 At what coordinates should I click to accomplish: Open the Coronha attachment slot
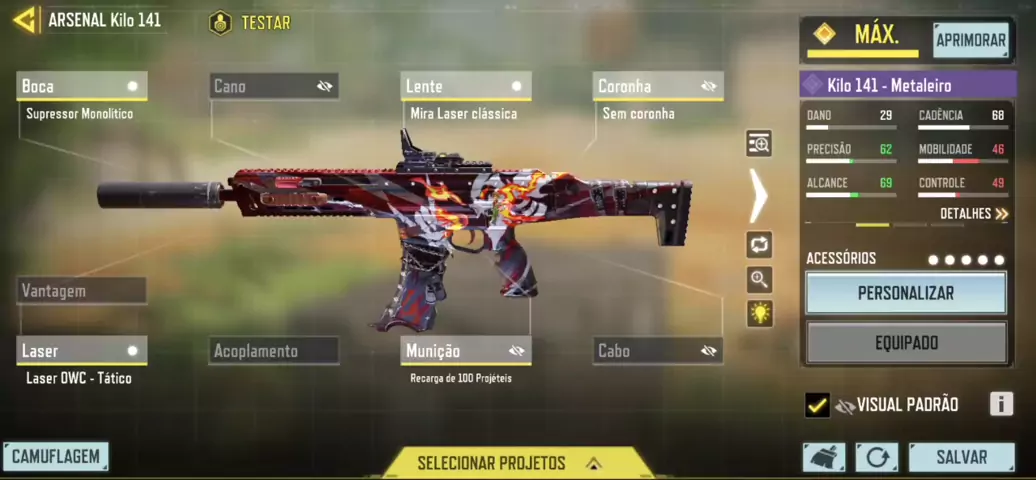pos(658,86)
